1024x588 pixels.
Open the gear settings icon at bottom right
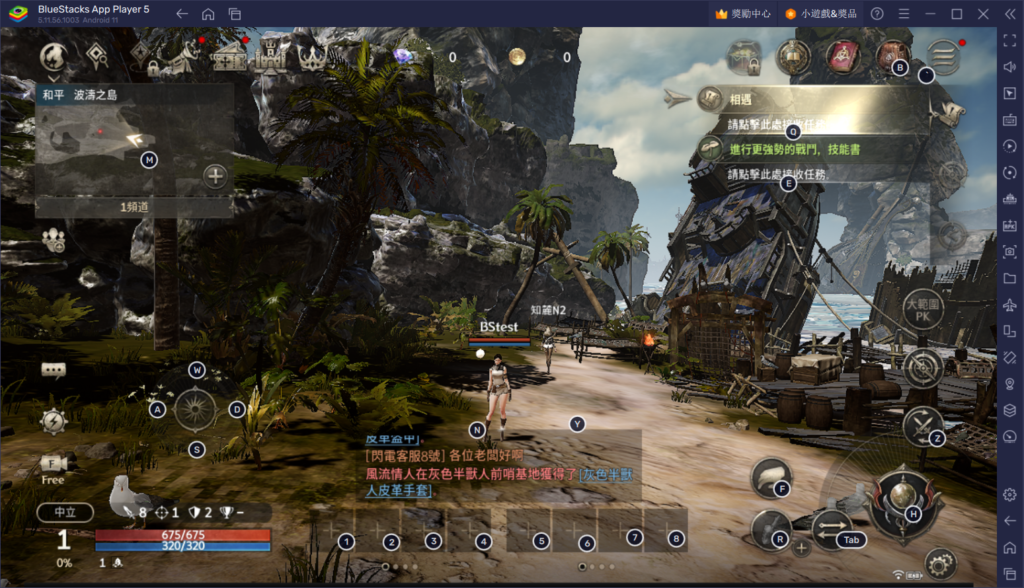940,563
